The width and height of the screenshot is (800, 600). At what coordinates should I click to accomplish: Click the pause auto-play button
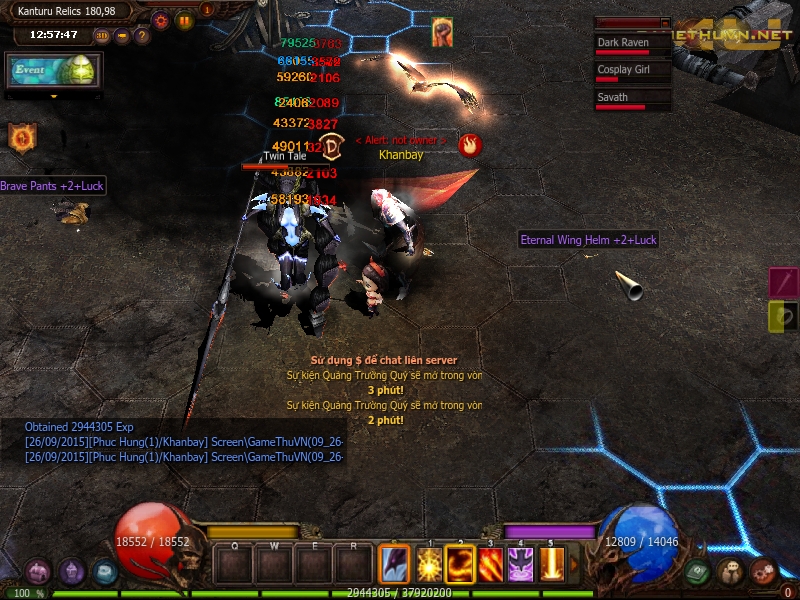coord(184,19)
